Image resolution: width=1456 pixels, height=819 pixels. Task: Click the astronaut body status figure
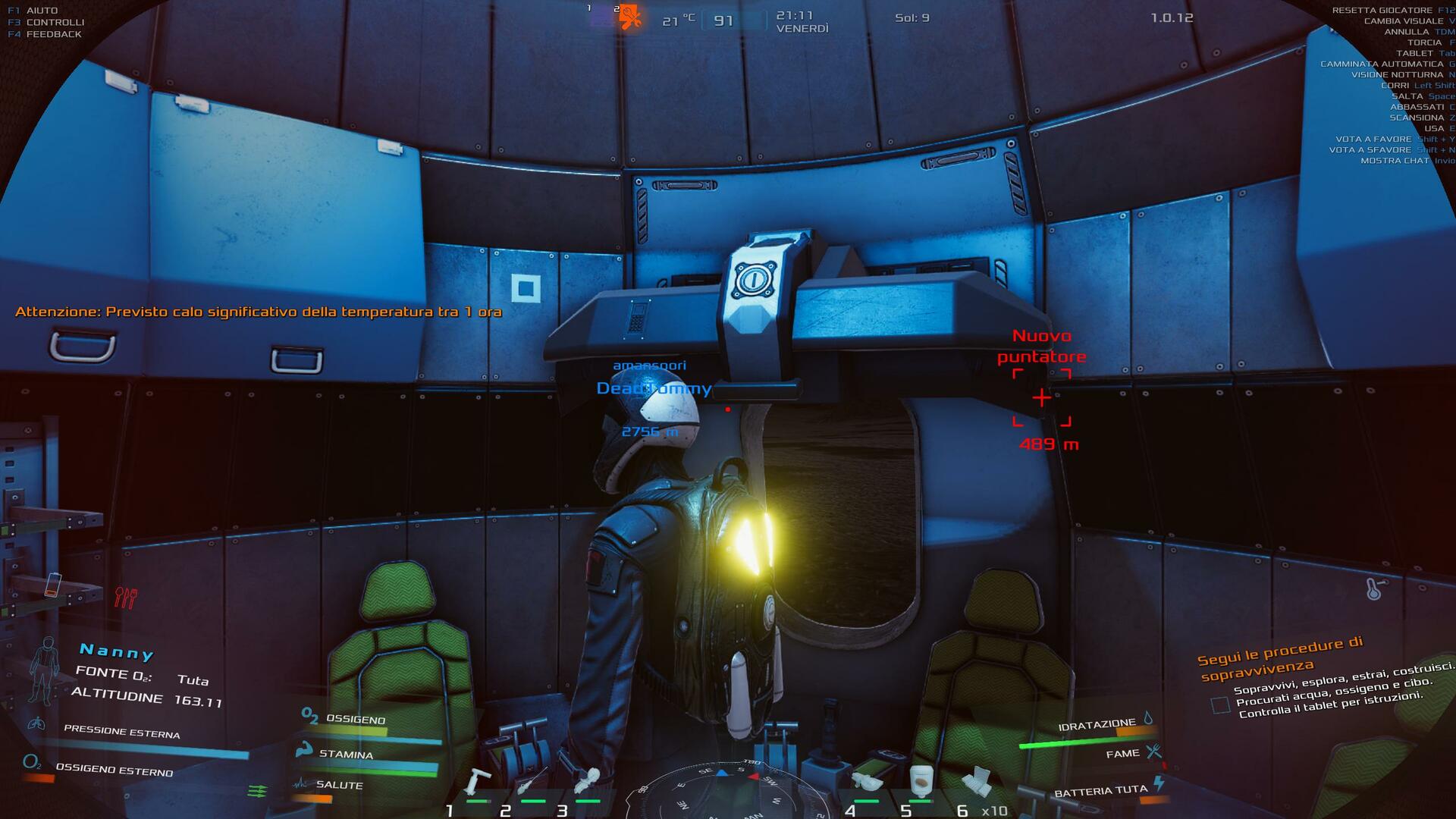[45, 670]
